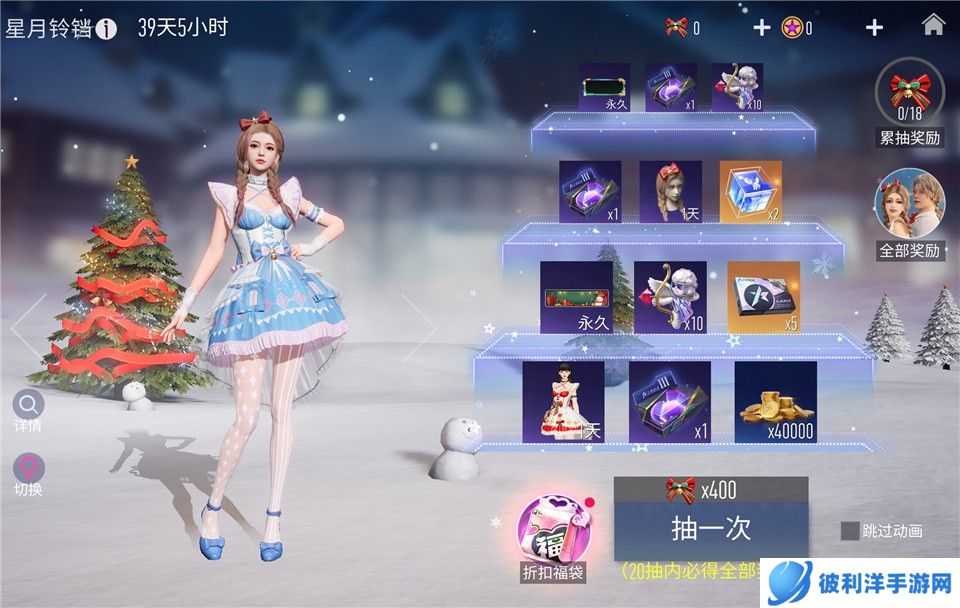Show the info for 星月铃铛 event

pyautogui.click(x=107, y=28)
